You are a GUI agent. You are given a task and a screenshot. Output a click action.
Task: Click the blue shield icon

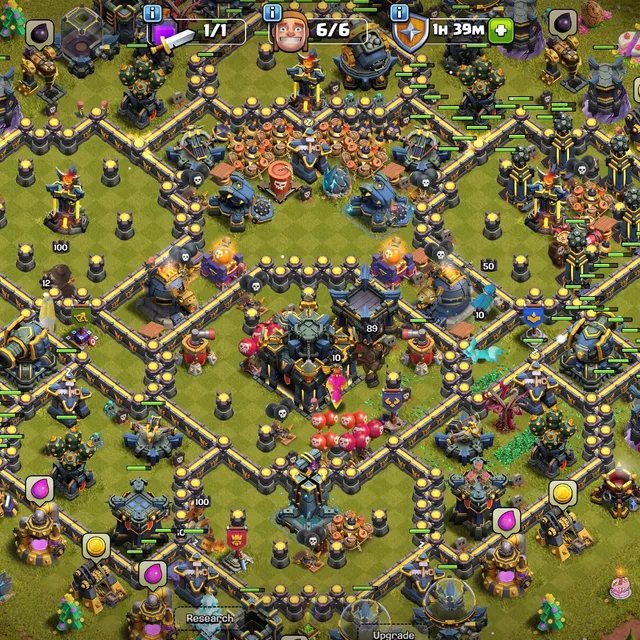[411, 33]
